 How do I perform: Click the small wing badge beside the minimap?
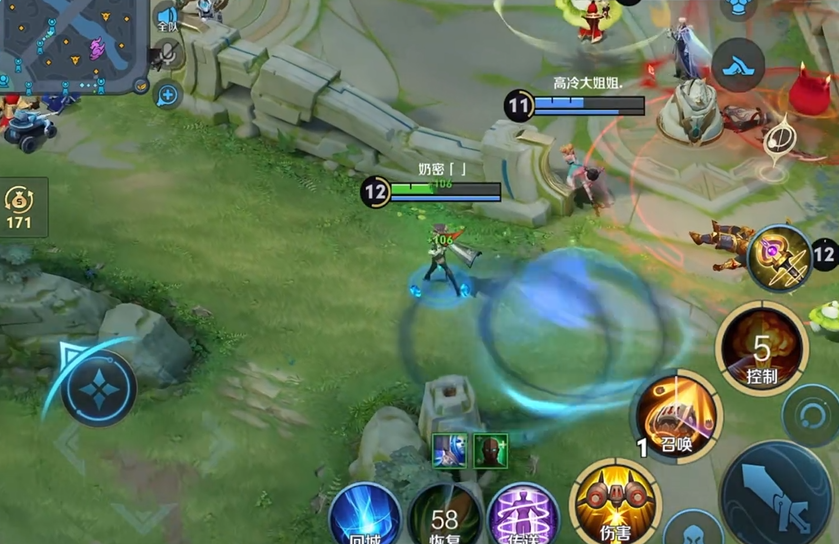tap(141, 87)
